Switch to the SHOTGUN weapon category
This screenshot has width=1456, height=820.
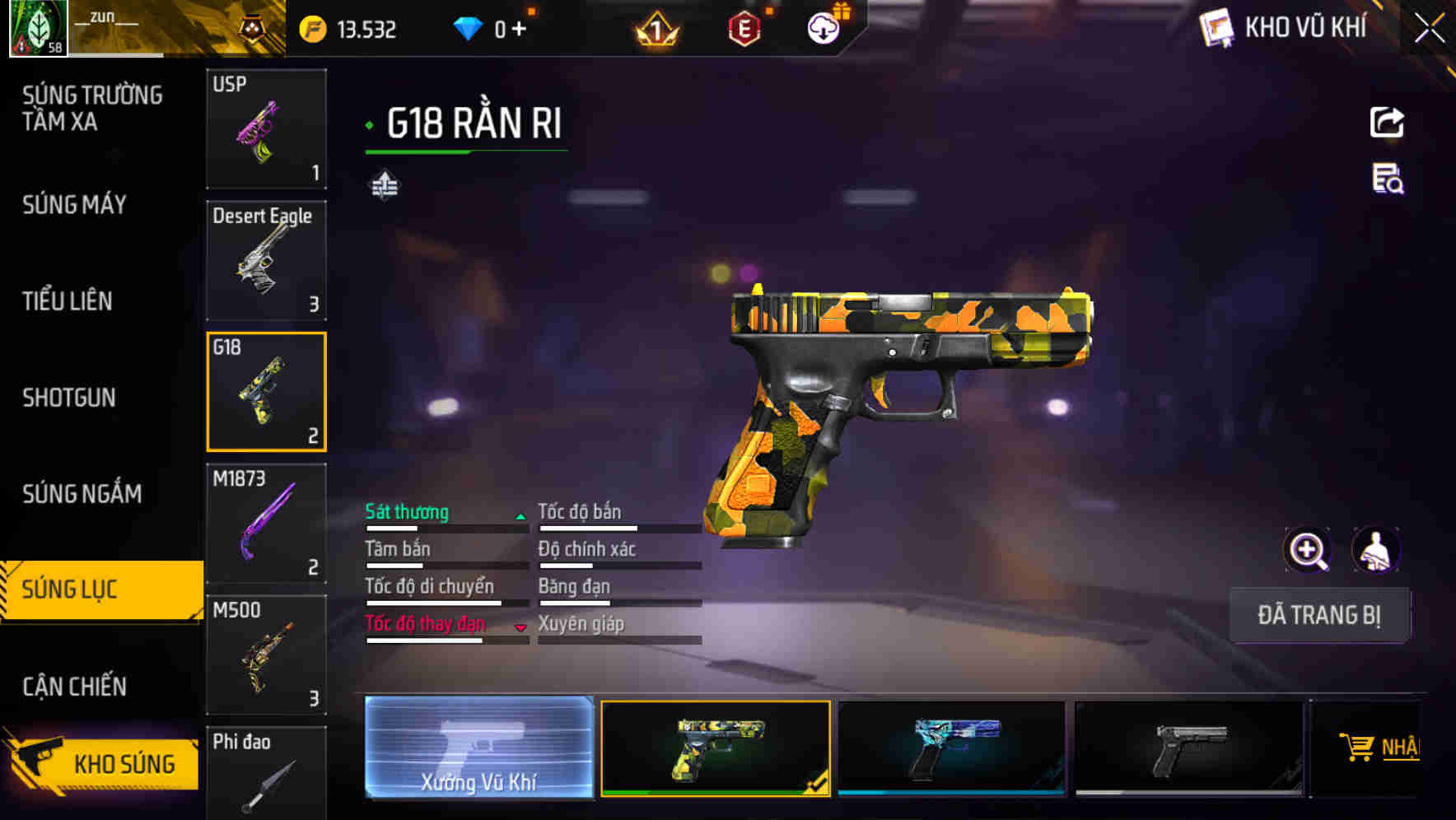click(70, 398)
